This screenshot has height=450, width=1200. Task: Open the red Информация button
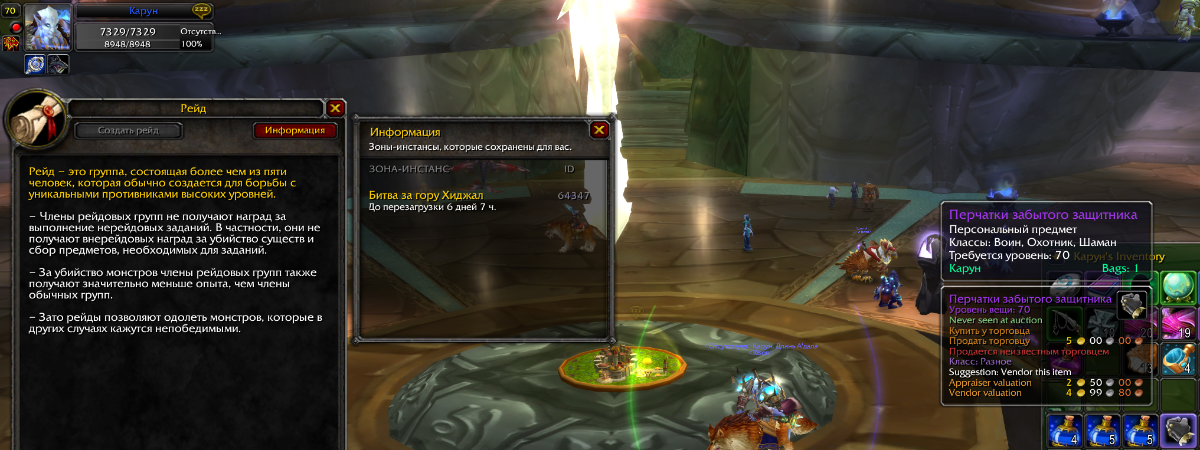[295, 130]
